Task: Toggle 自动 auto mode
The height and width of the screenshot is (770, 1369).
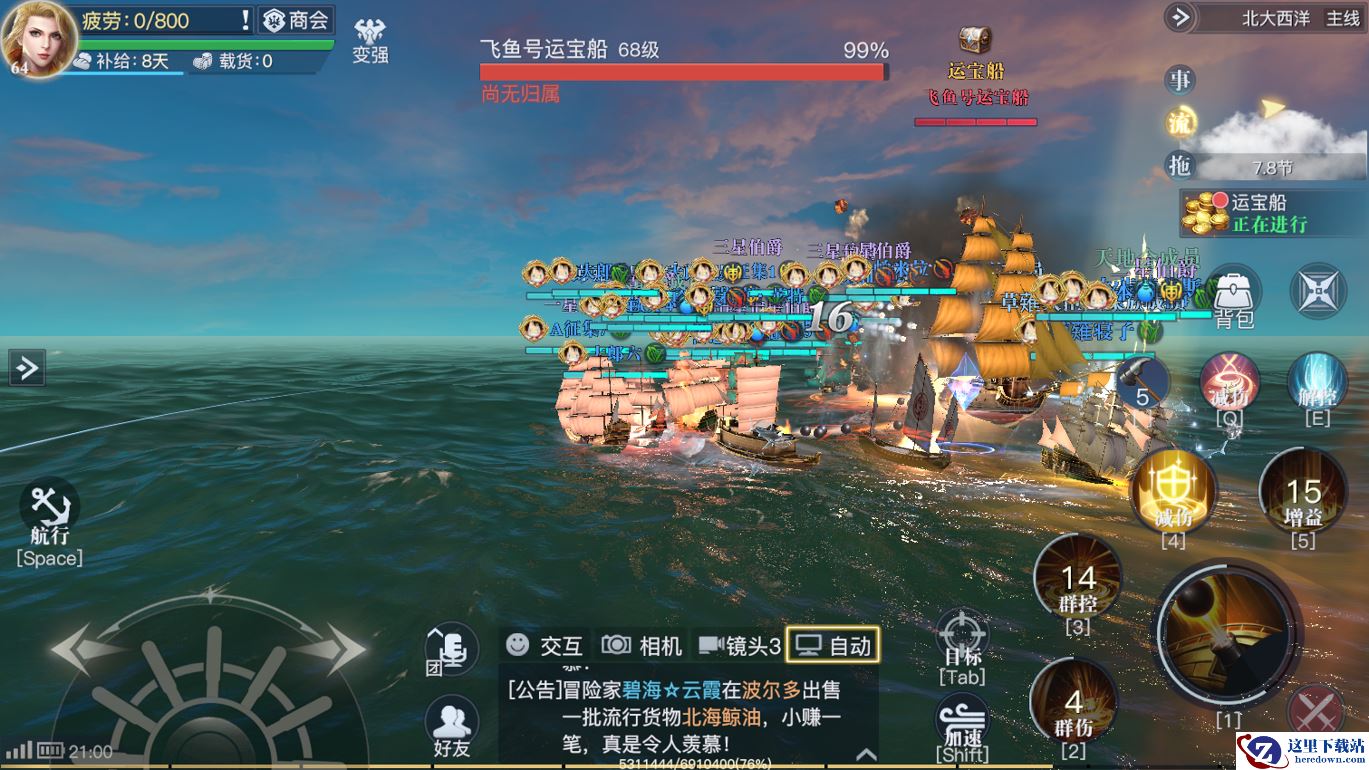Action: [x=834, y=646]
